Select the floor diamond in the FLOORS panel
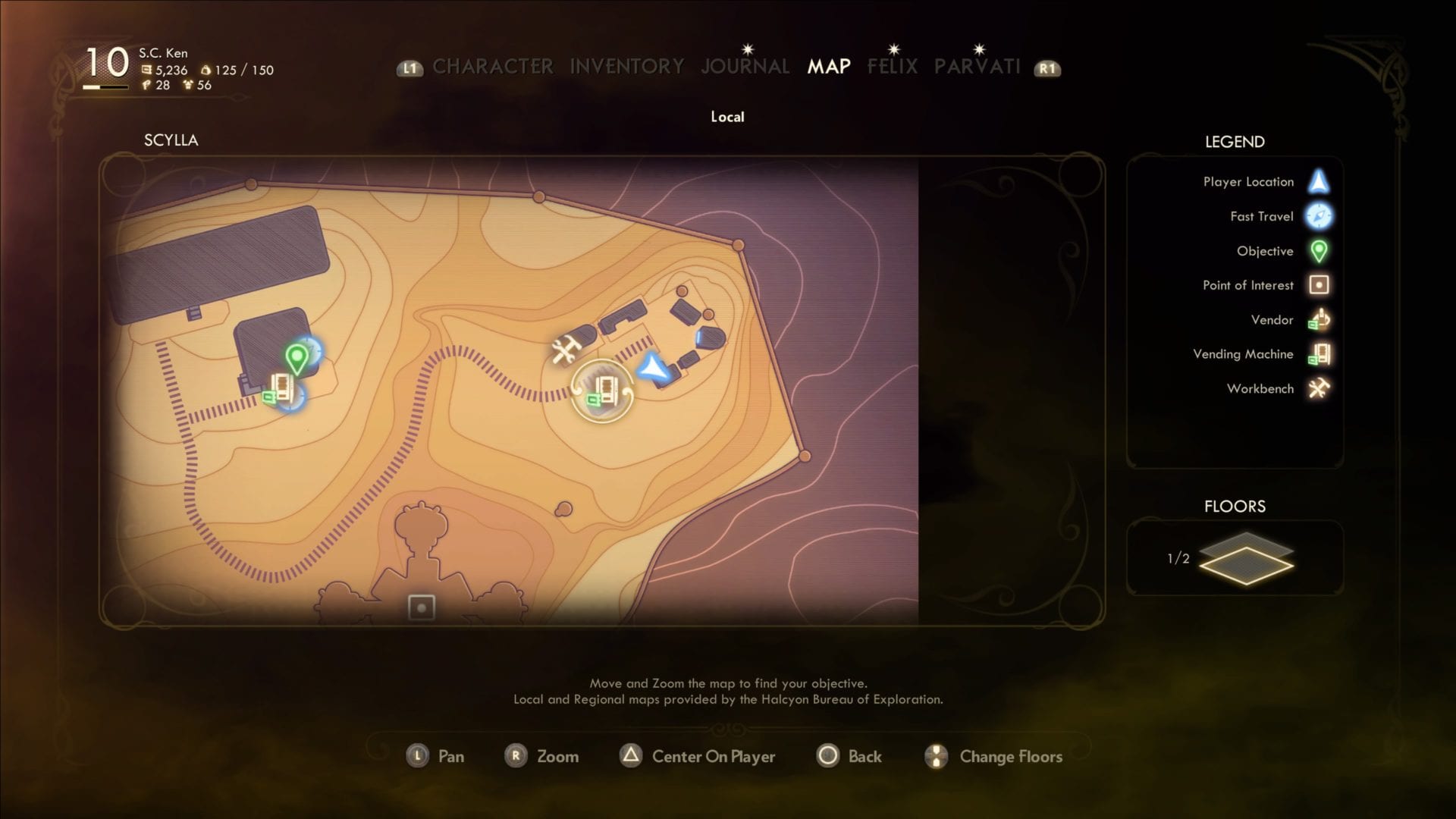Viewport: 1456px width, 819px height. click(x=1245, y=560)
